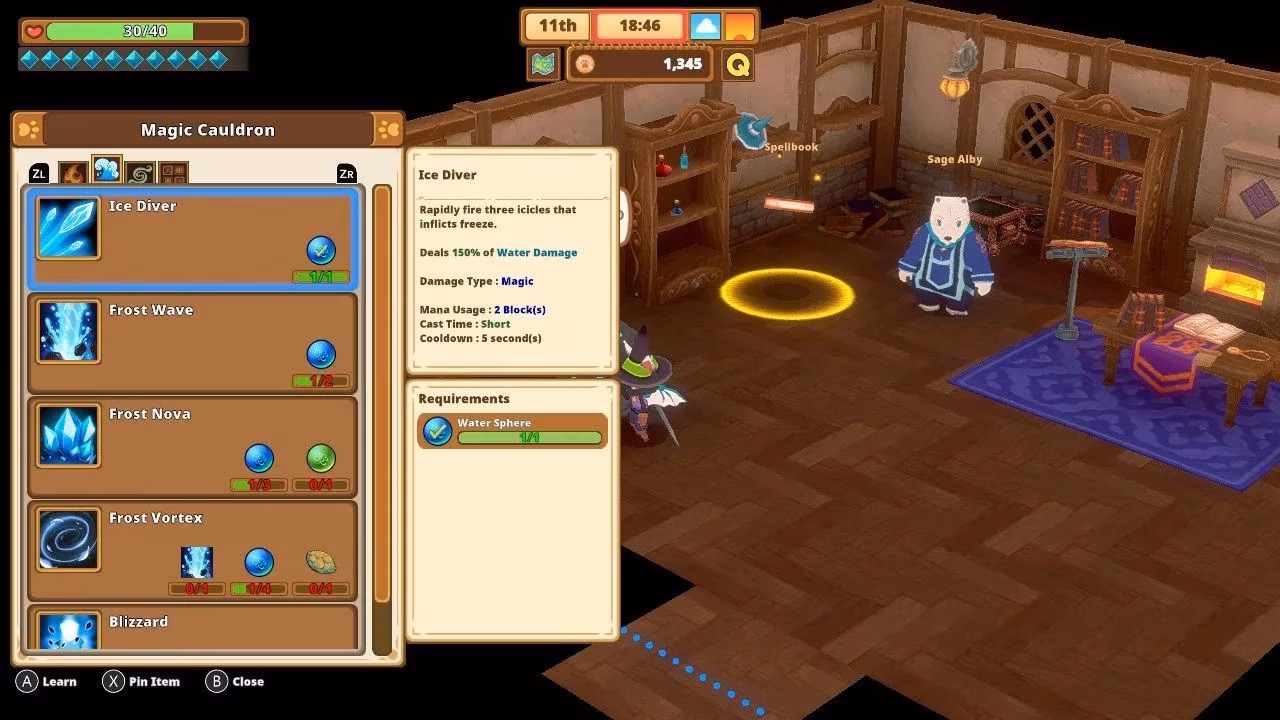Pin the selected item
Screen dimensions: 1280x720
(x=141, y=682)
